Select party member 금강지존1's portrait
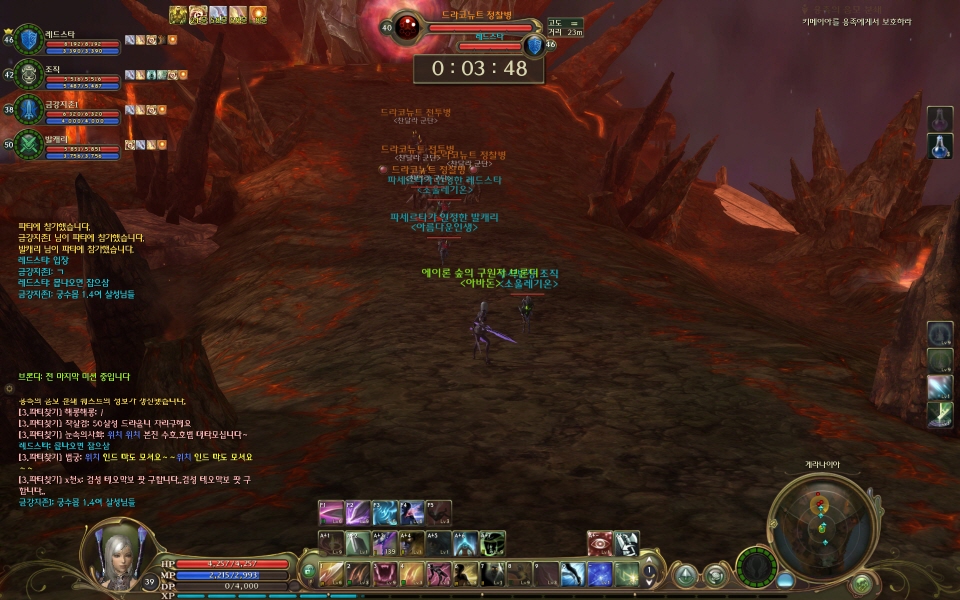The image size is (960, 600). coord(28,108)
